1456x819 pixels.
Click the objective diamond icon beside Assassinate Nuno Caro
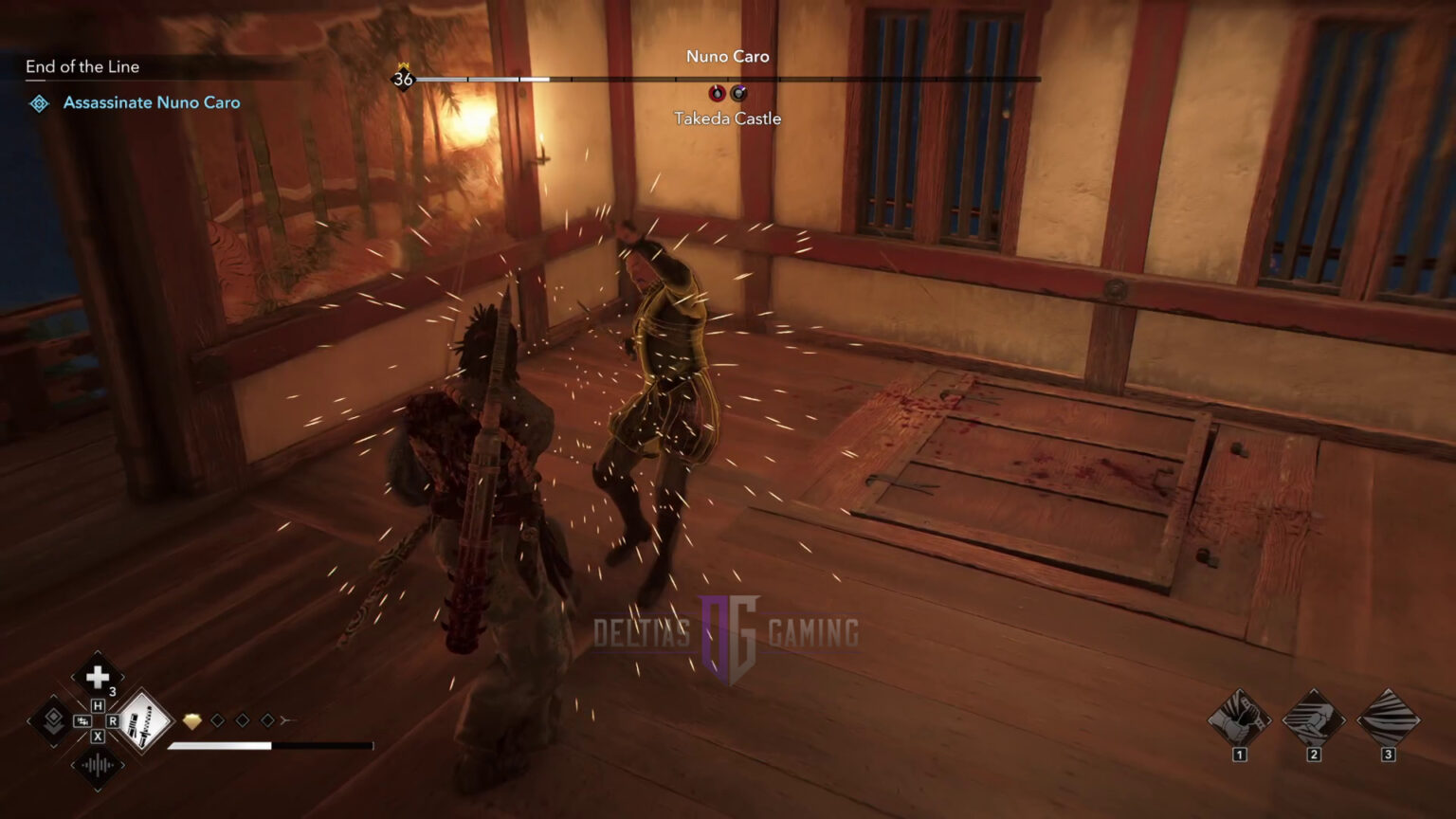click(x=39, y=103)
